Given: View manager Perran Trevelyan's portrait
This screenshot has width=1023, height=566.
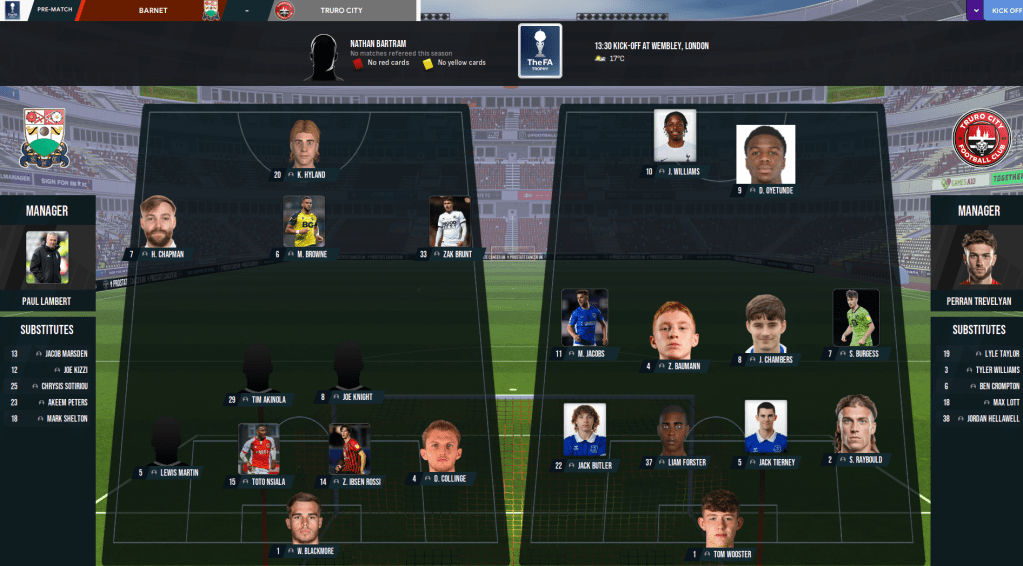Looking at the screenshot, I should coord(976,258).
